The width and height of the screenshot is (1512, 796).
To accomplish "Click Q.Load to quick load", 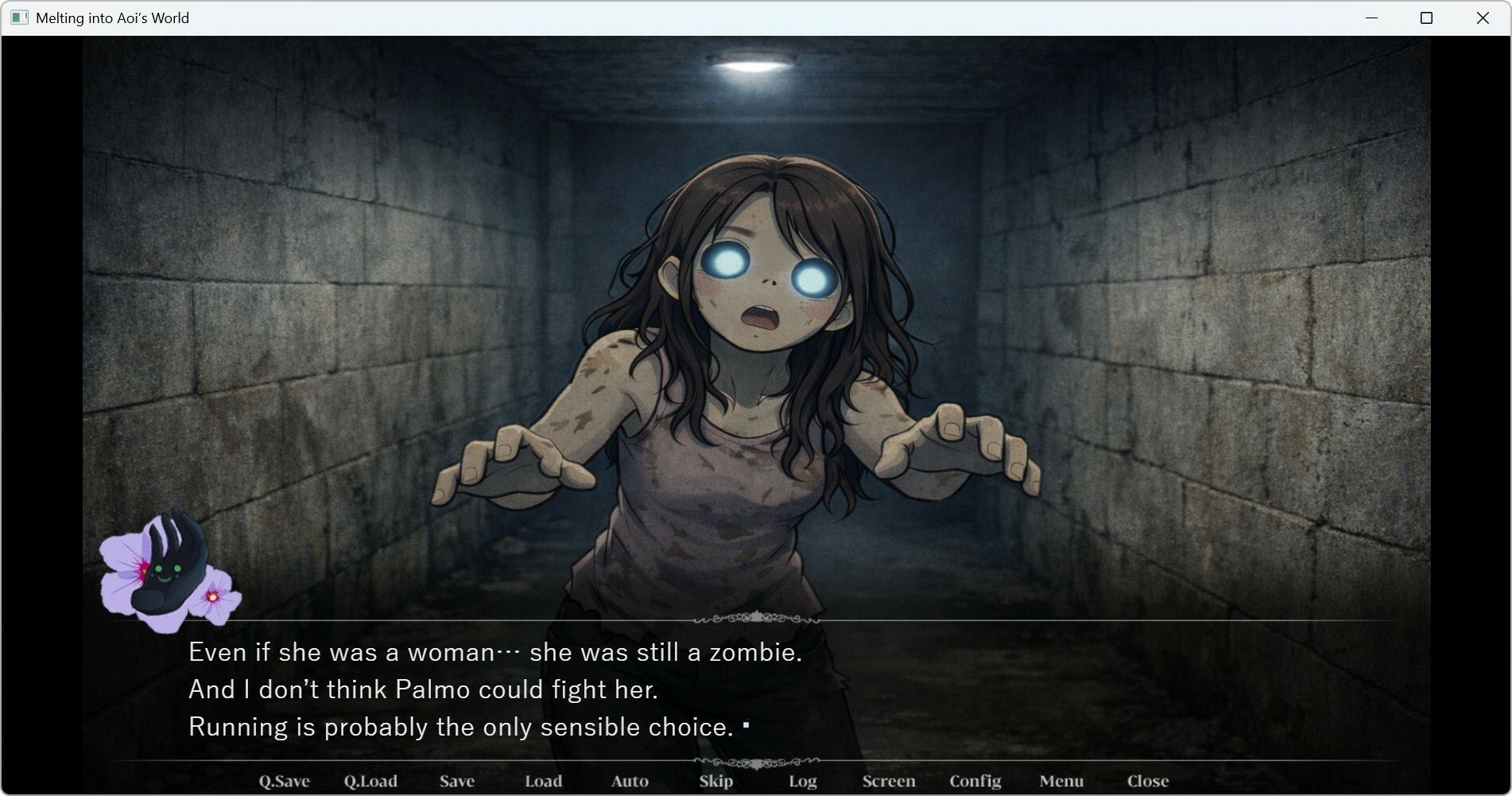I will click(x=371, y=781).
